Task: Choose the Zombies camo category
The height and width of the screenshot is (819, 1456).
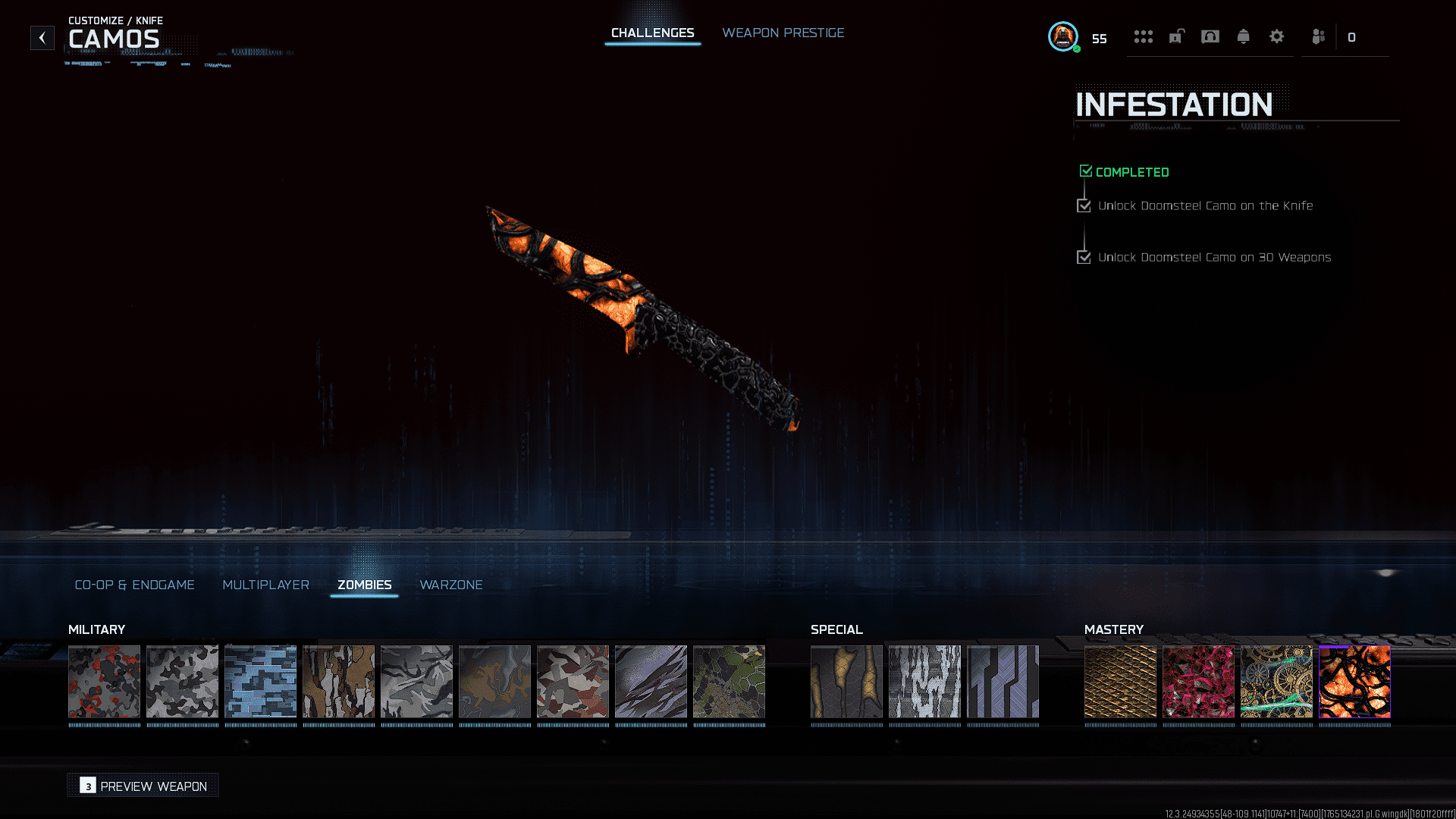Action: pyautogui.click(x=364, y=585)
